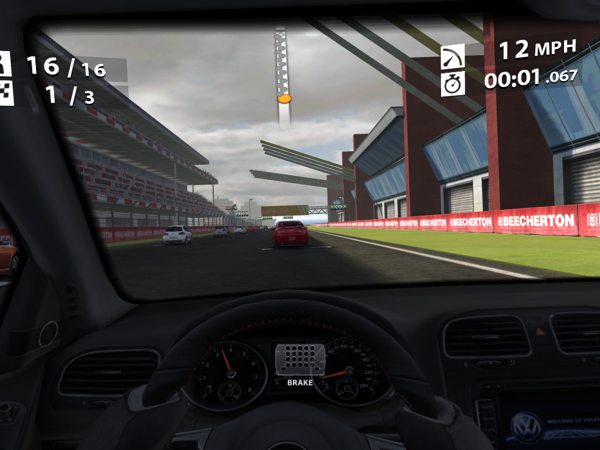Tap the BRAKE pedal button
Screen dimensions: 600x450
[x=300, y=363]
